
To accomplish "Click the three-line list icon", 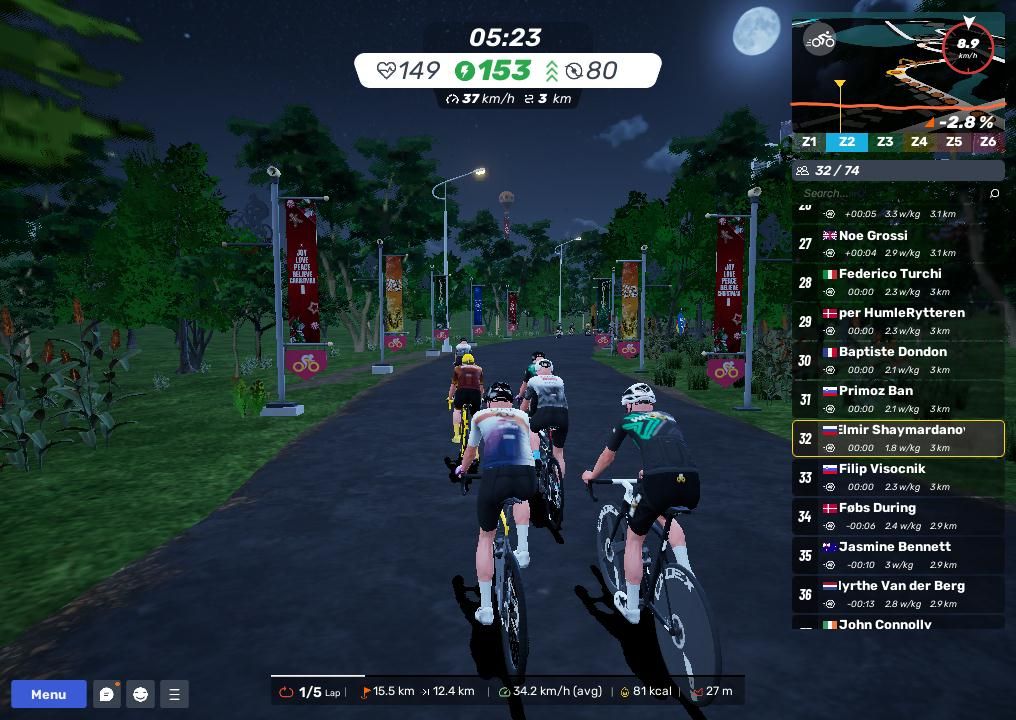I will tap(174, 694).
